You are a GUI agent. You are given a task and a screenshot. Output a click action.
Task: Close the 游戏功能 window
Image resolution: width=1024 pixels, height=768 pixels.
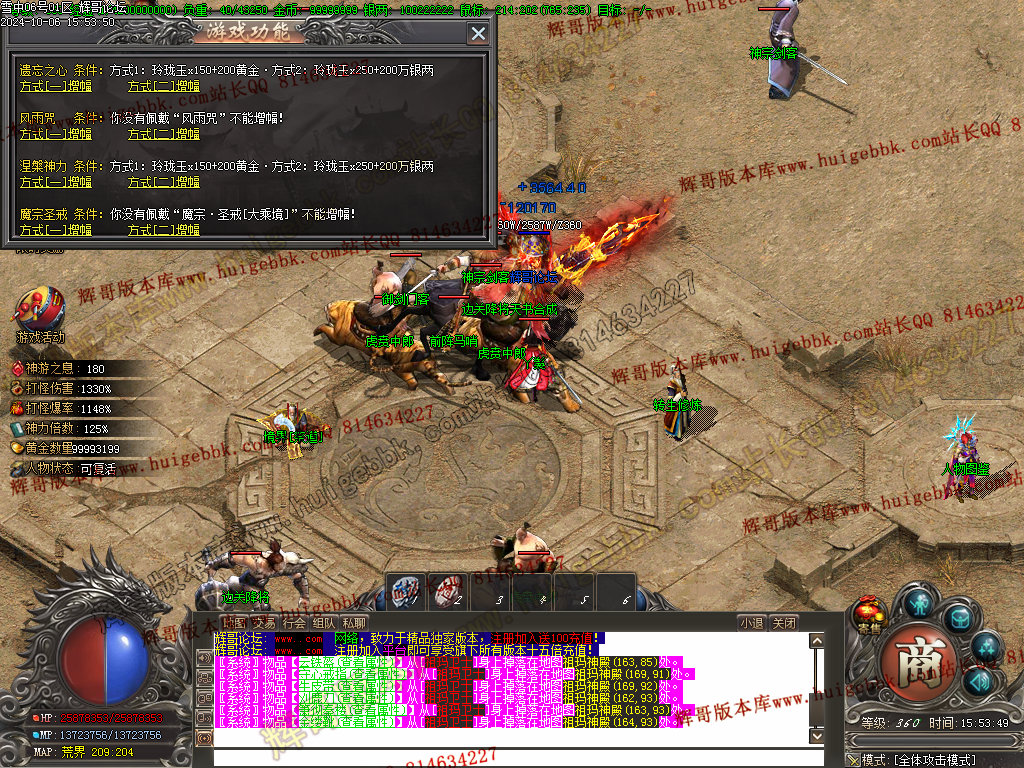click(478, 34)
